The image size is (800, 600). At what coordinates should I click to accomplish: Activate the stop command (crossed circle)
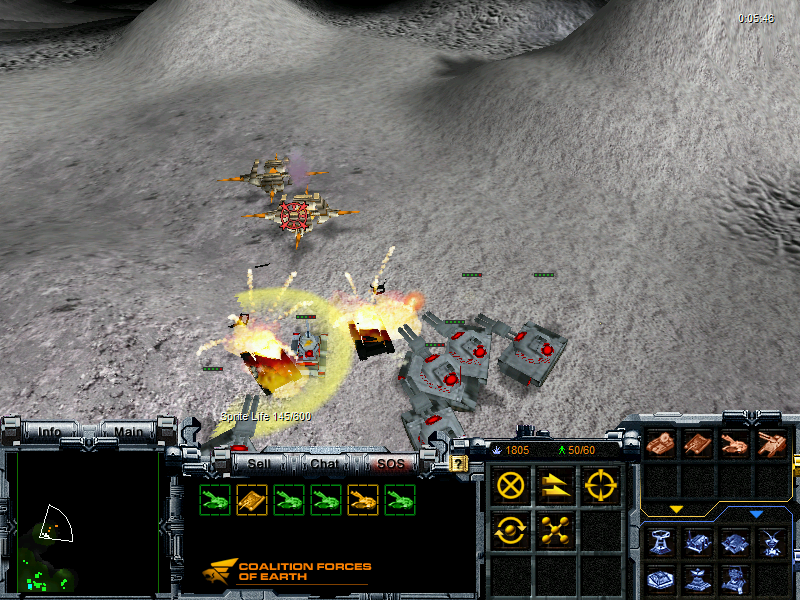coord(511,487)
